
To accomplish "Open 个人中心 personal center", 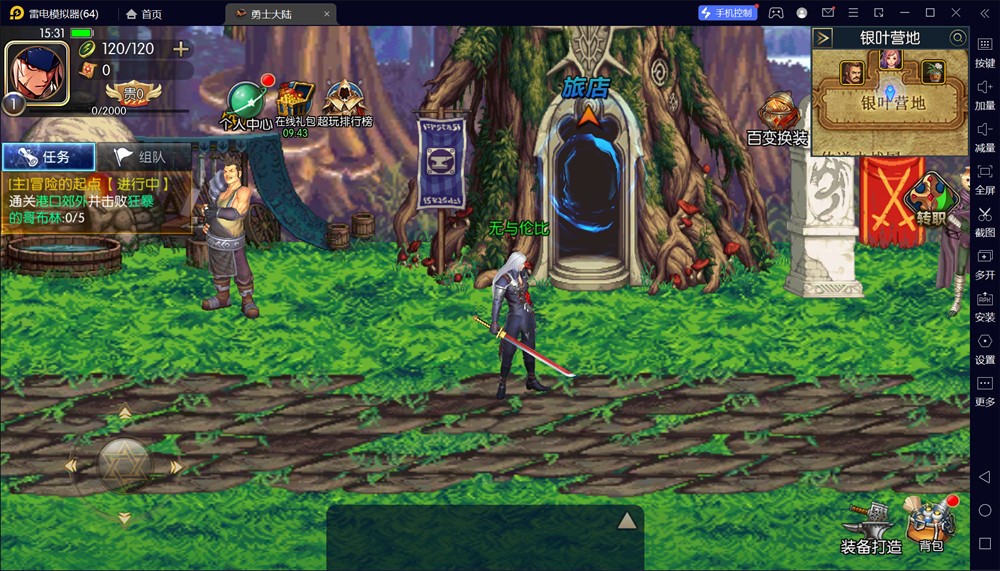I will (x=245, y=102).
